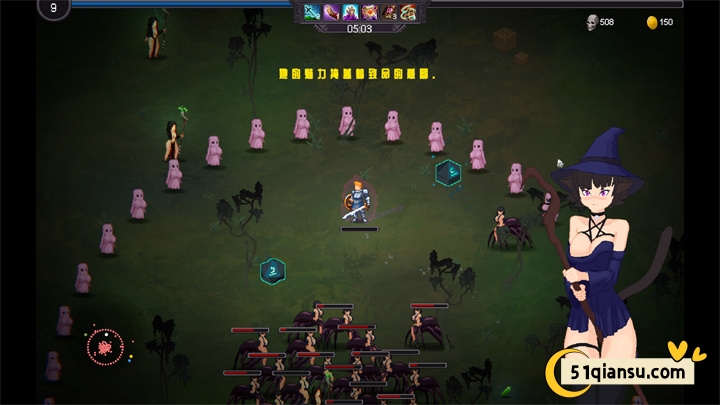This screenshot has height=405, width=720.
Task: Click the gold coin currency icon
Action: [651, 21]
